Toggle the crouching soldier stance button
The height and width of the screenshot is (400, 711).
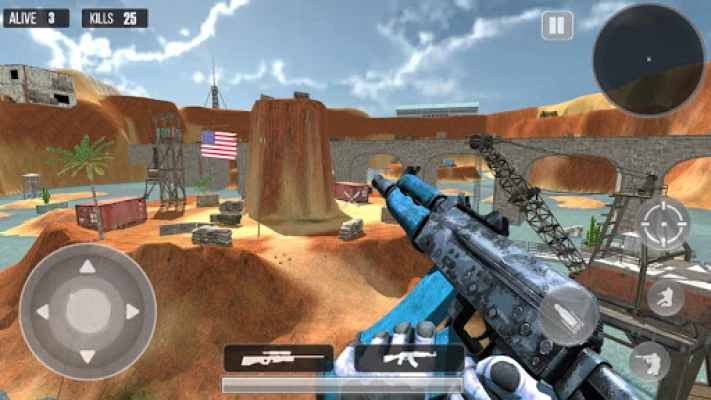tap(665, 297)
